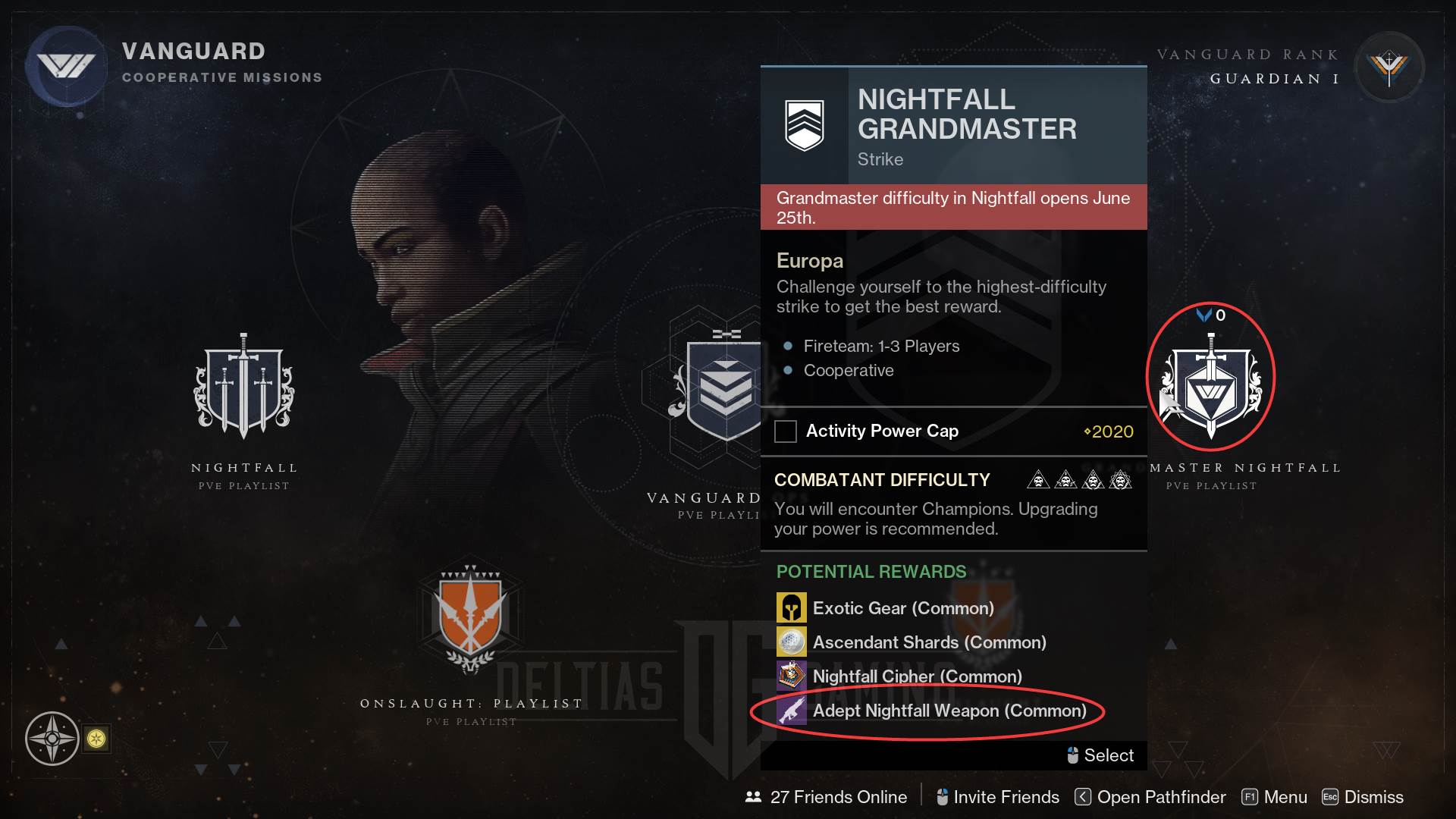Choose the Onslaught: Playlist emblem
The width and height of the screenshot is (1456, 819).
point(470,618)
